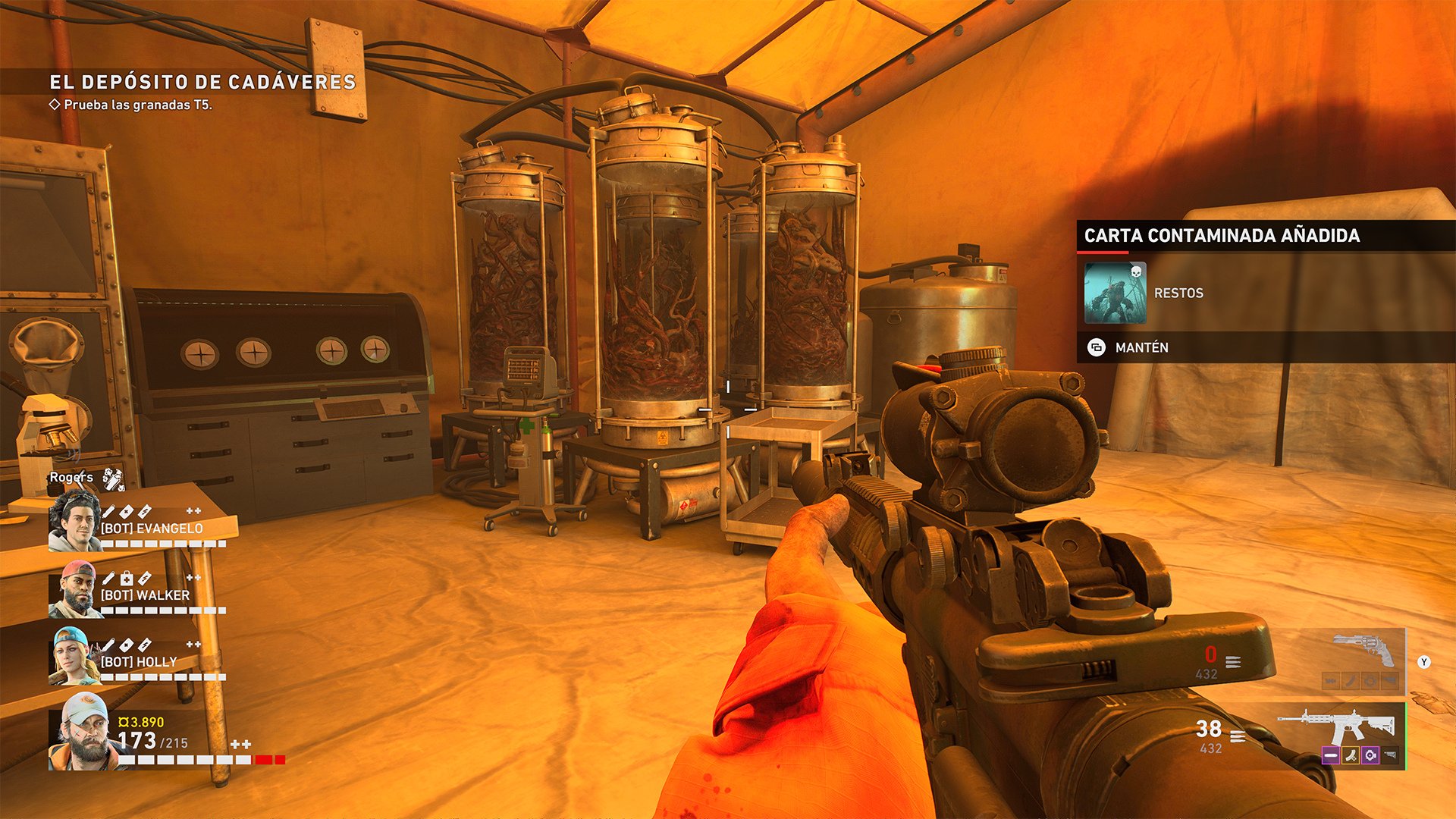Image resolution: width=1456 pixels, height=819 pixels.
Task: Select bot Evangelo's portrait
Action: coord(75,520)
